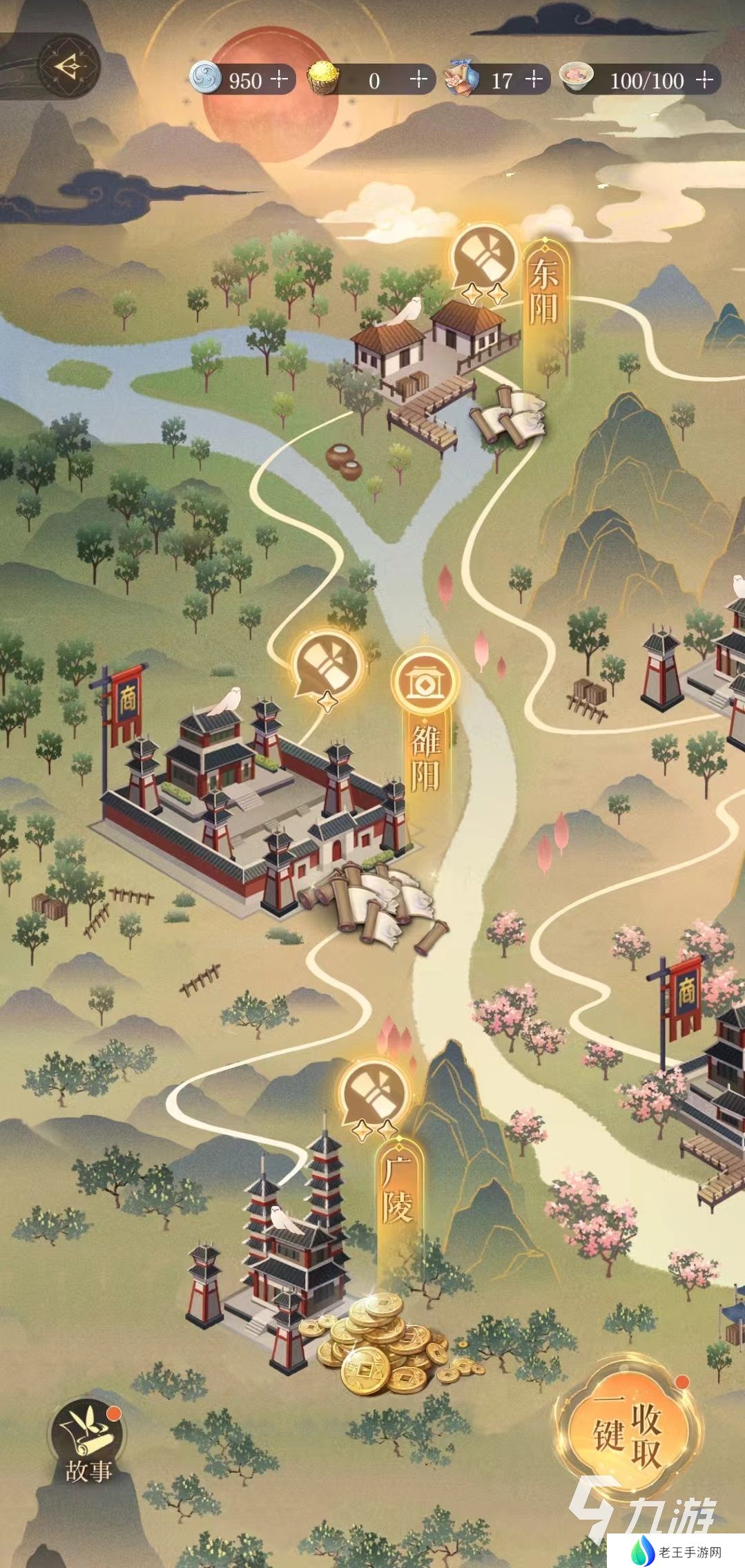
Task: Add more gold basket currency
Action: coord(418,80)
